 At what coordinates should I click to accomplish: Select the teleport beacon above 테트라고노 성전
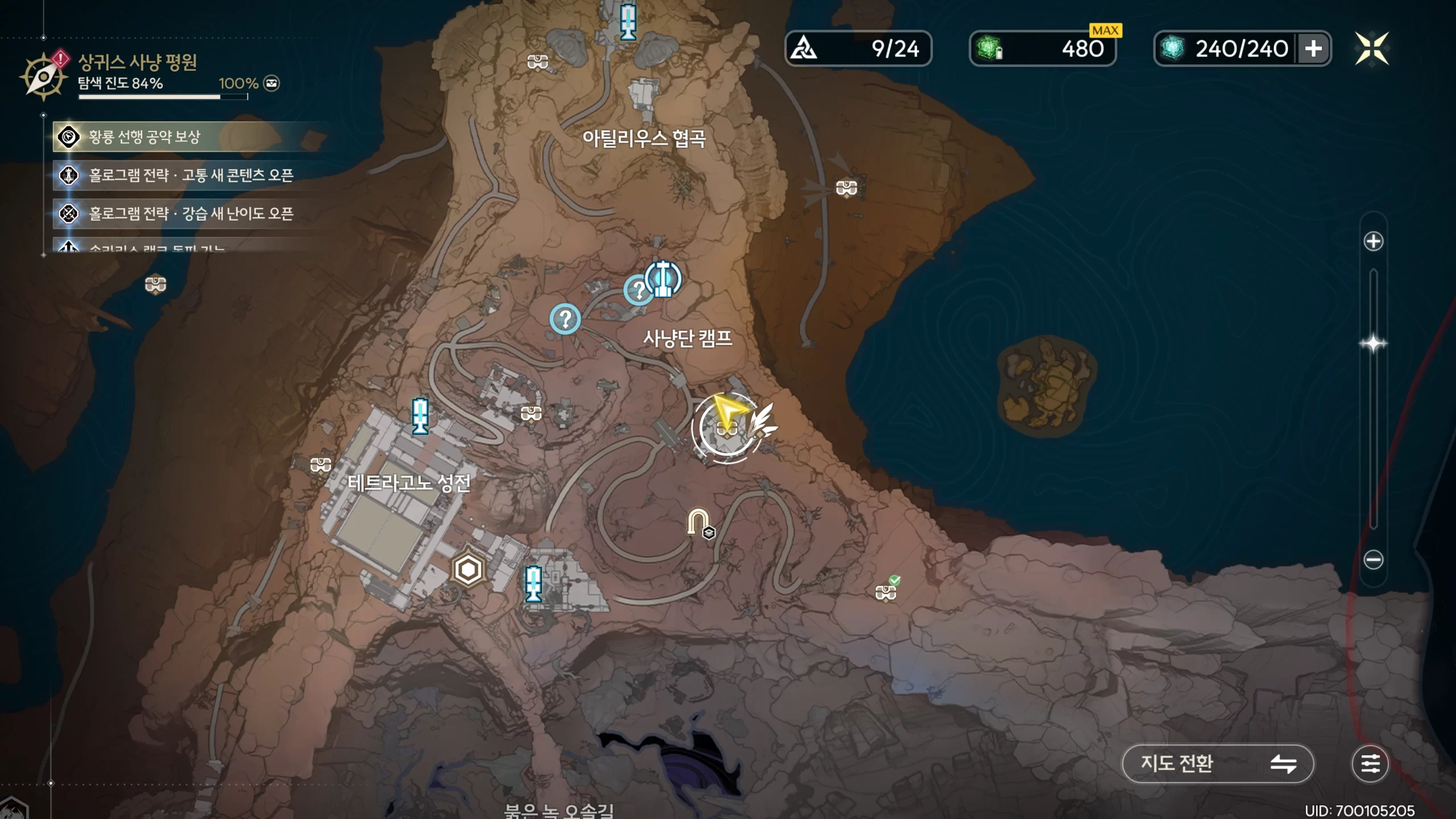point(420,416)
